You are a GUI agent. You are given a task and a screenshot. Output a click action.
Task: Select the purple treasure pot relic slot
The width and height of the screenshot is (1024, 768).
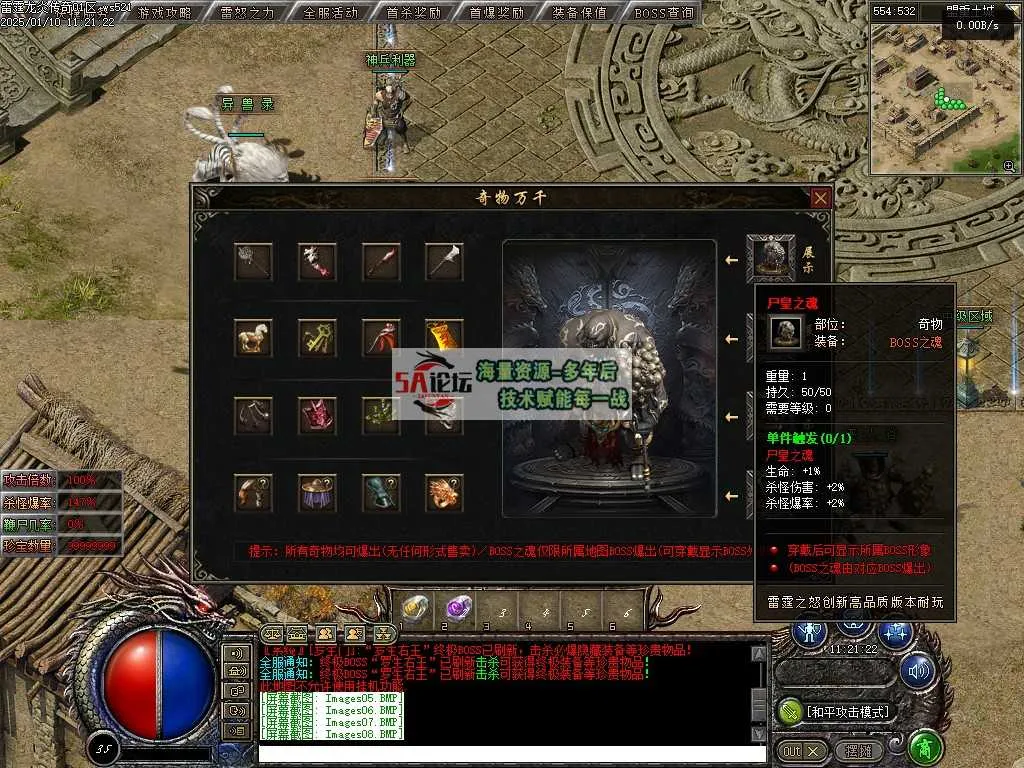click(317, 492)
